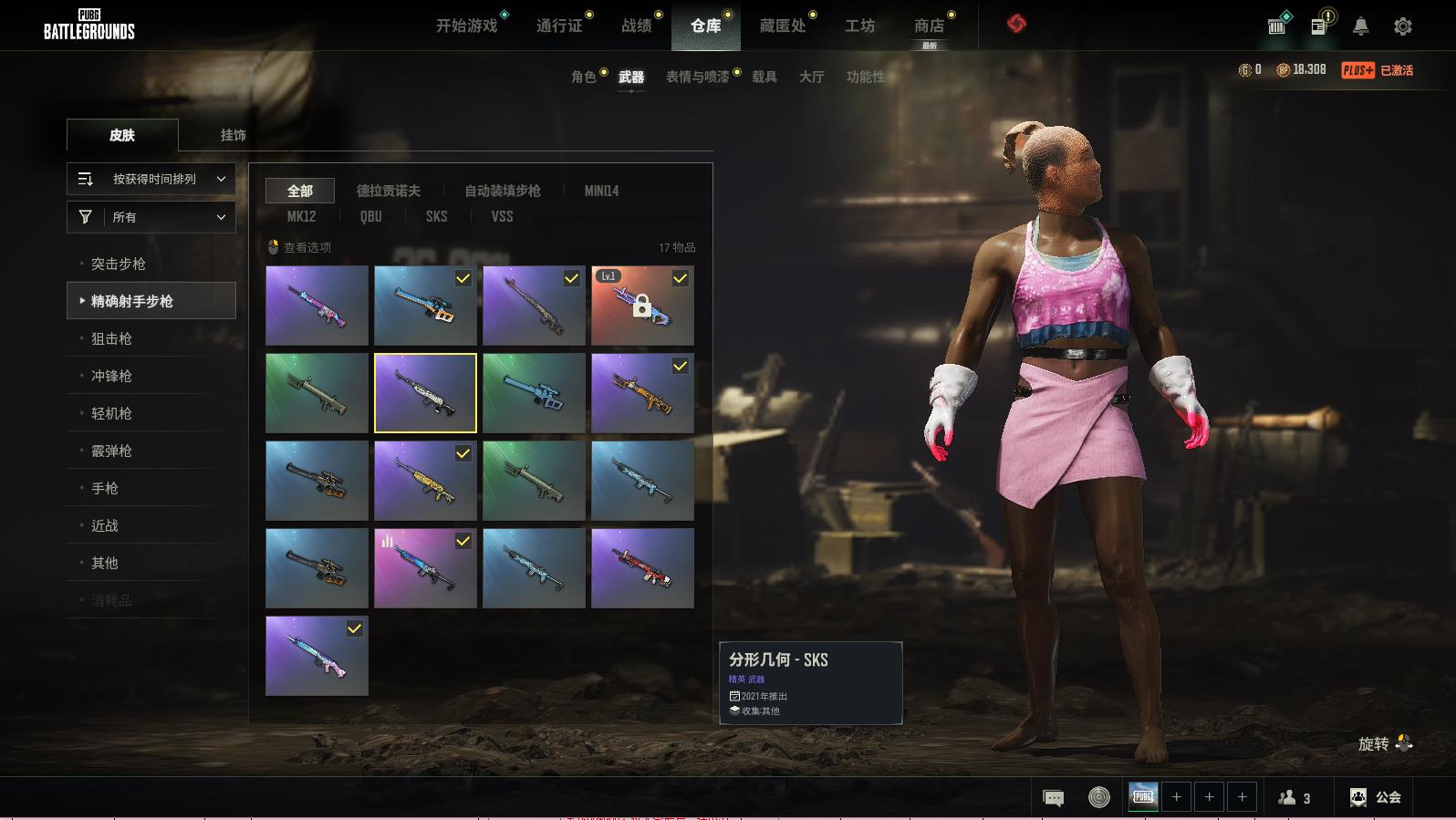
Task: Filter skins by MINI14
Action: pos(601,191)
